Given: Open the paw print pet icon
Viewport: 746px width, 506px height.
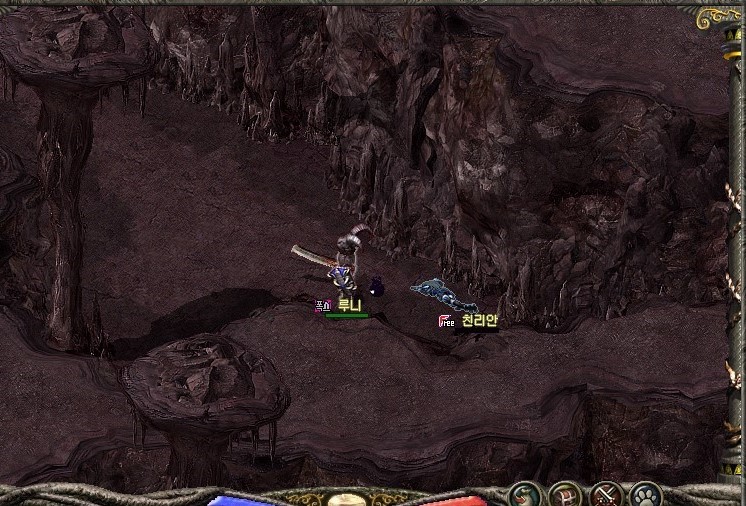Looking at the screenshot, I should (645, 494).
